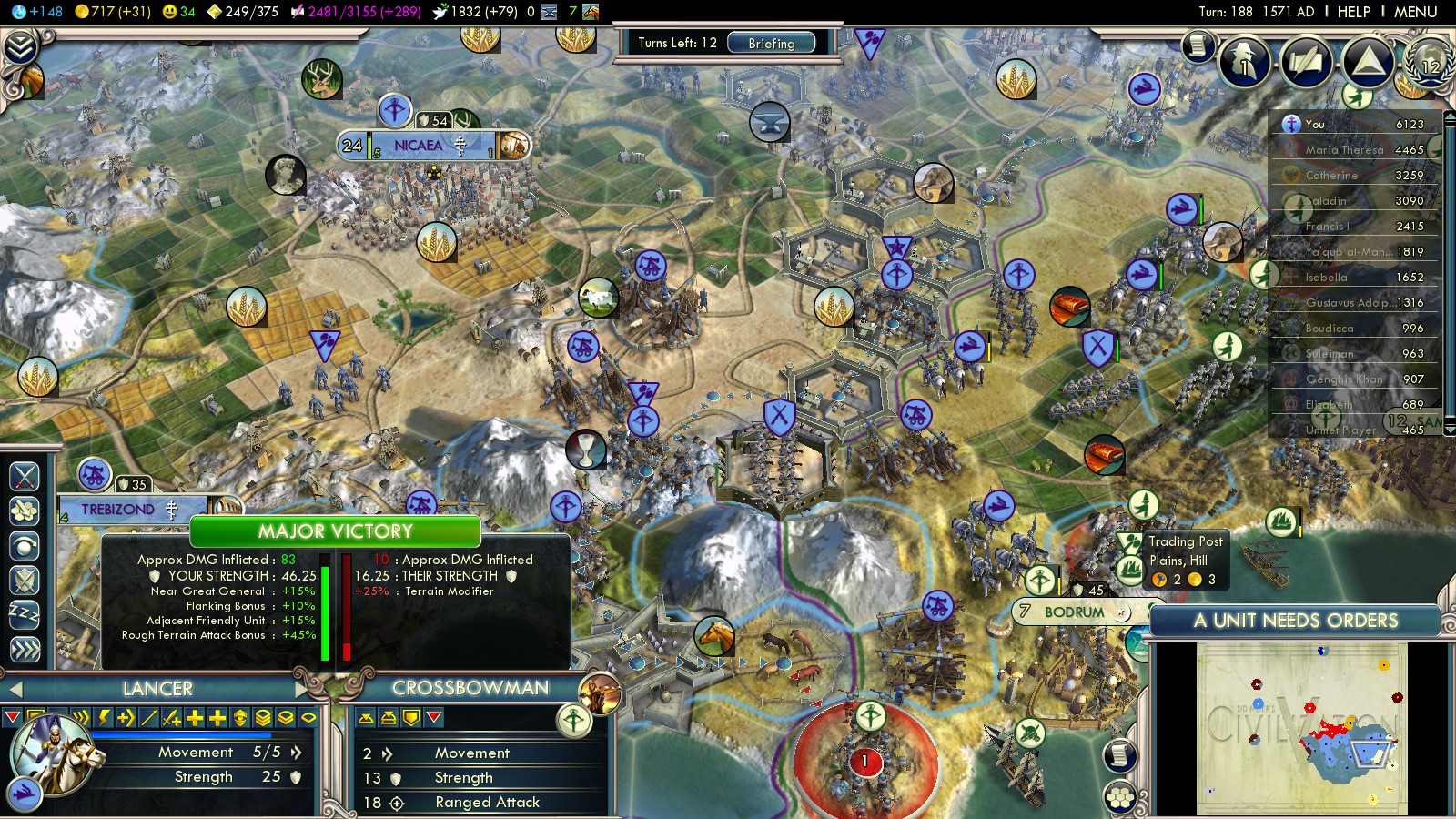Open the hex map options button
The width and height of the screenshot is (1456, 819).
click(x=1120, y=797)
